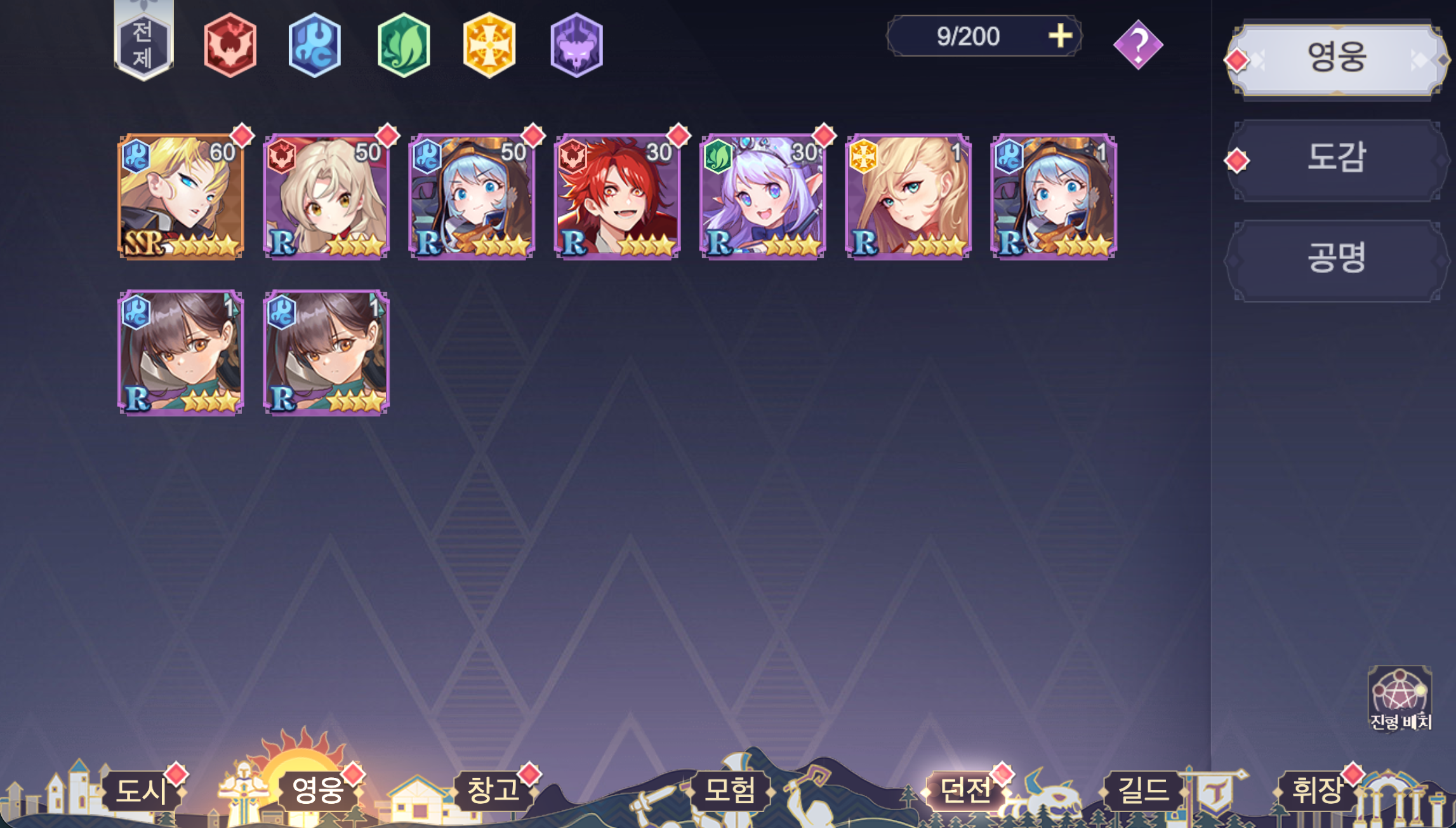Open the 창고 storage menu
Screen dimensions: 1456x828
pyautogui.click(x=493, y=791)
